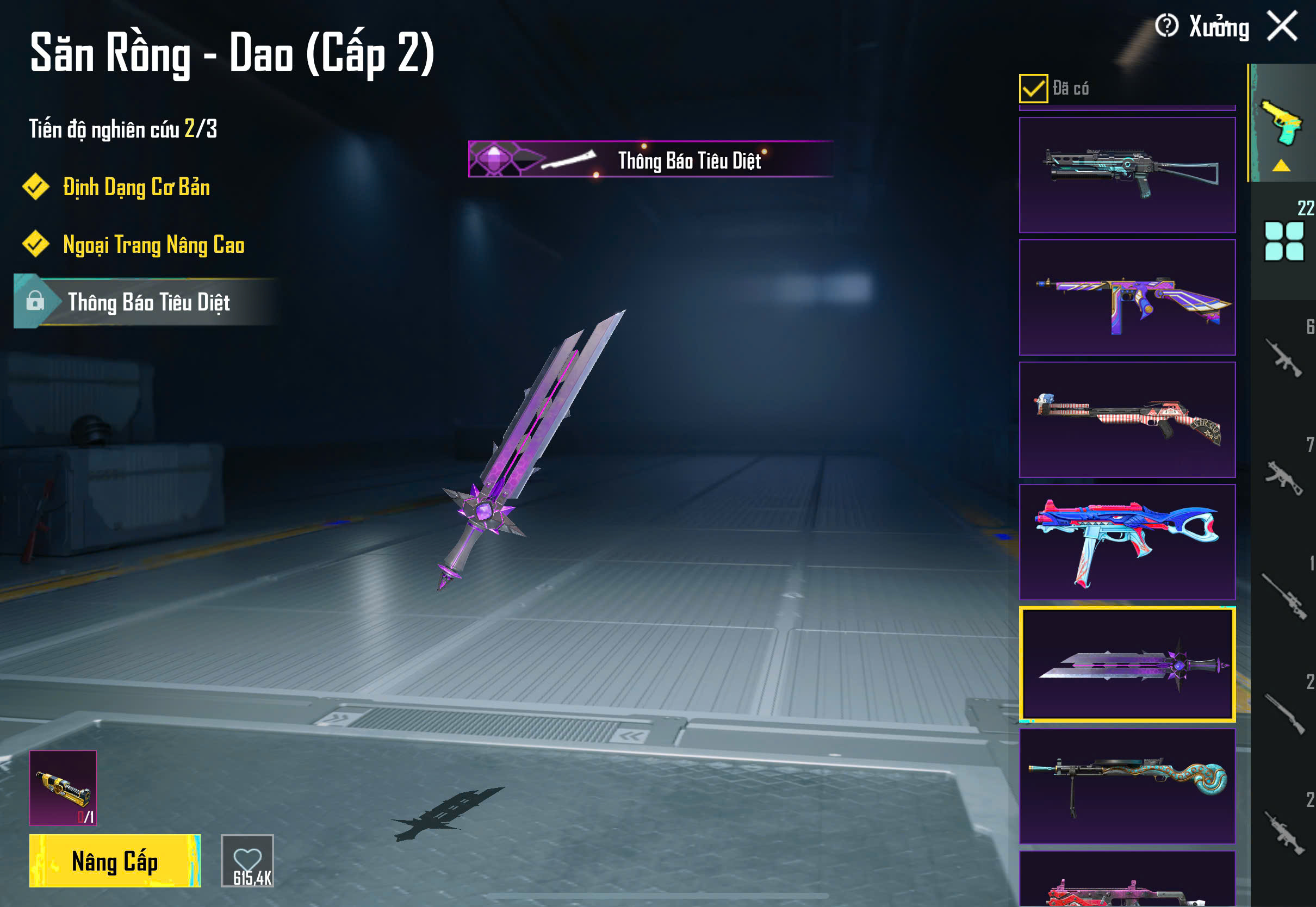
Task: Open the gold gun upgrade material slot
Action: pos(63,788)
